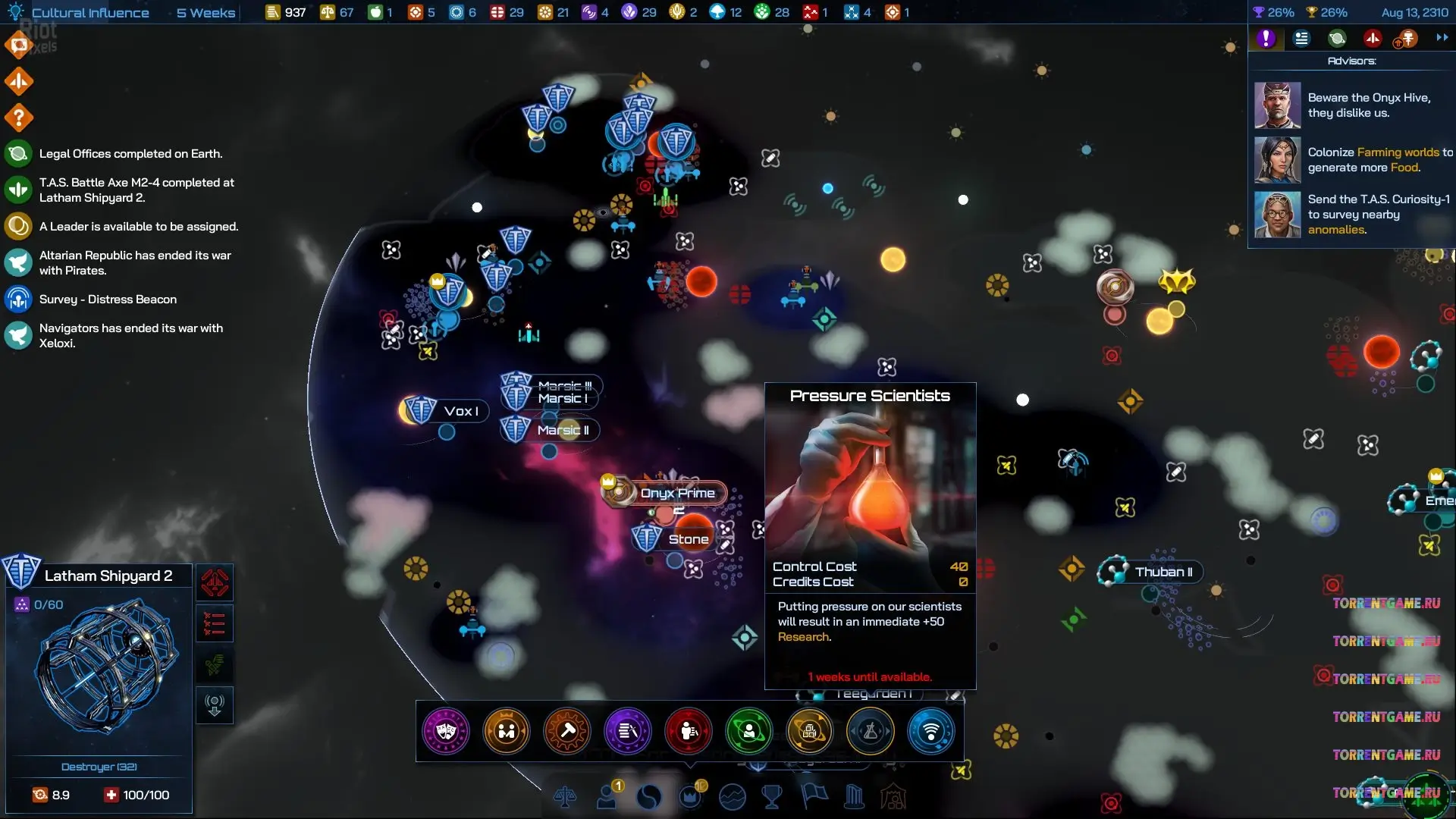
Task: Choose the green orbiting colonist order
Action: tap(748, 731)
